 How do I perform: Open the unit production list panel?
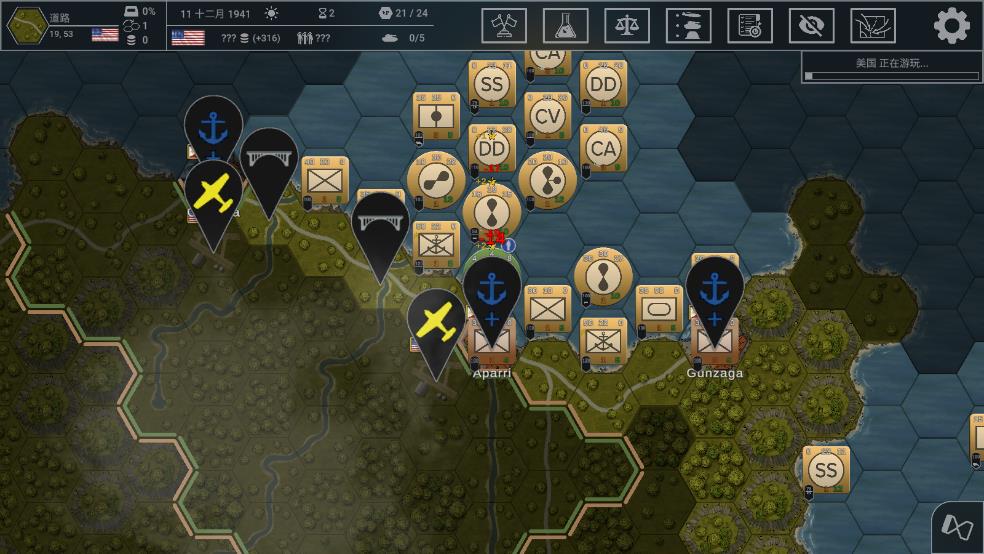pyautogui.click(x=689, y=25)
